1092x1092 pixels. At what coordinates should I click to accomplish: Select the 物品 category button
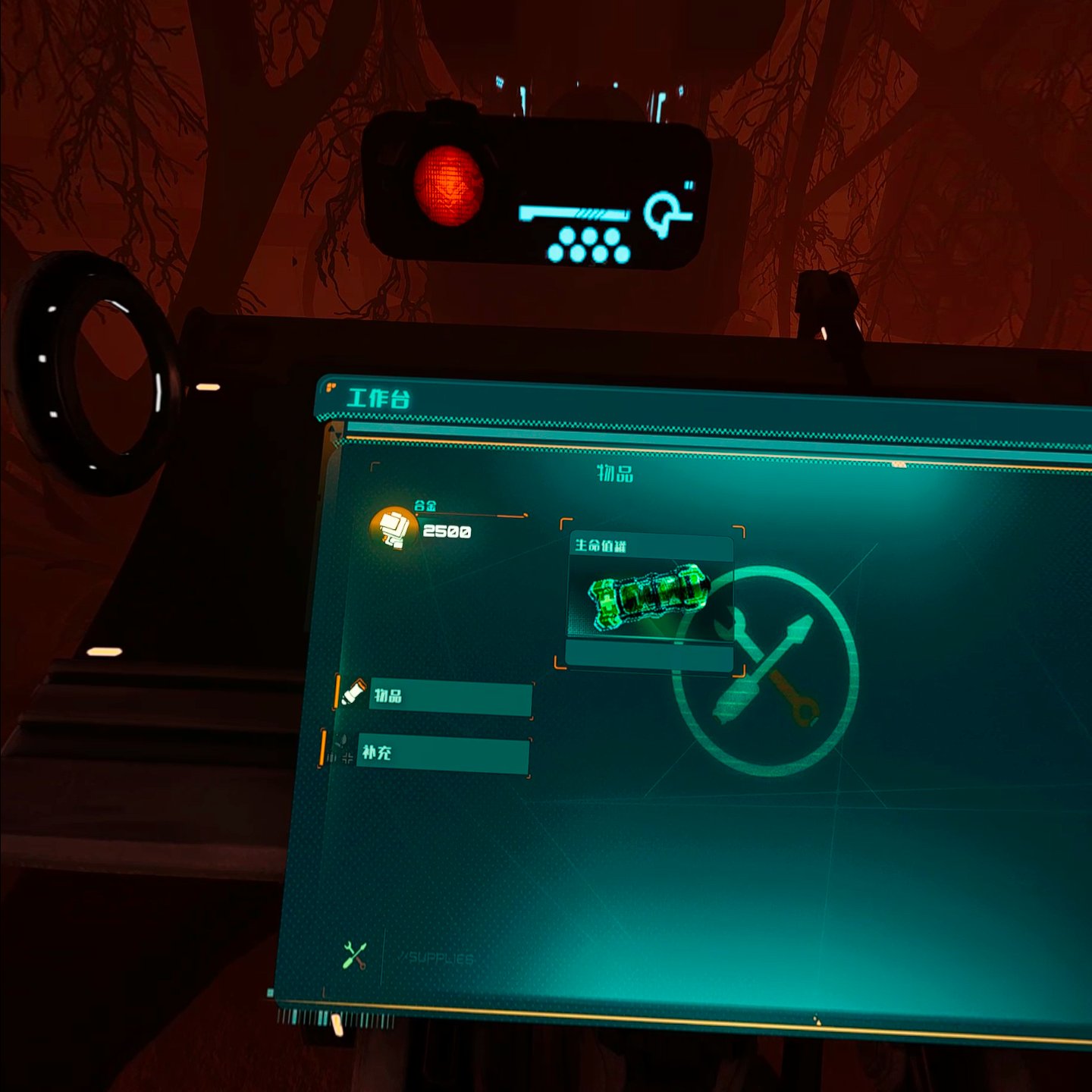[450, 697]
